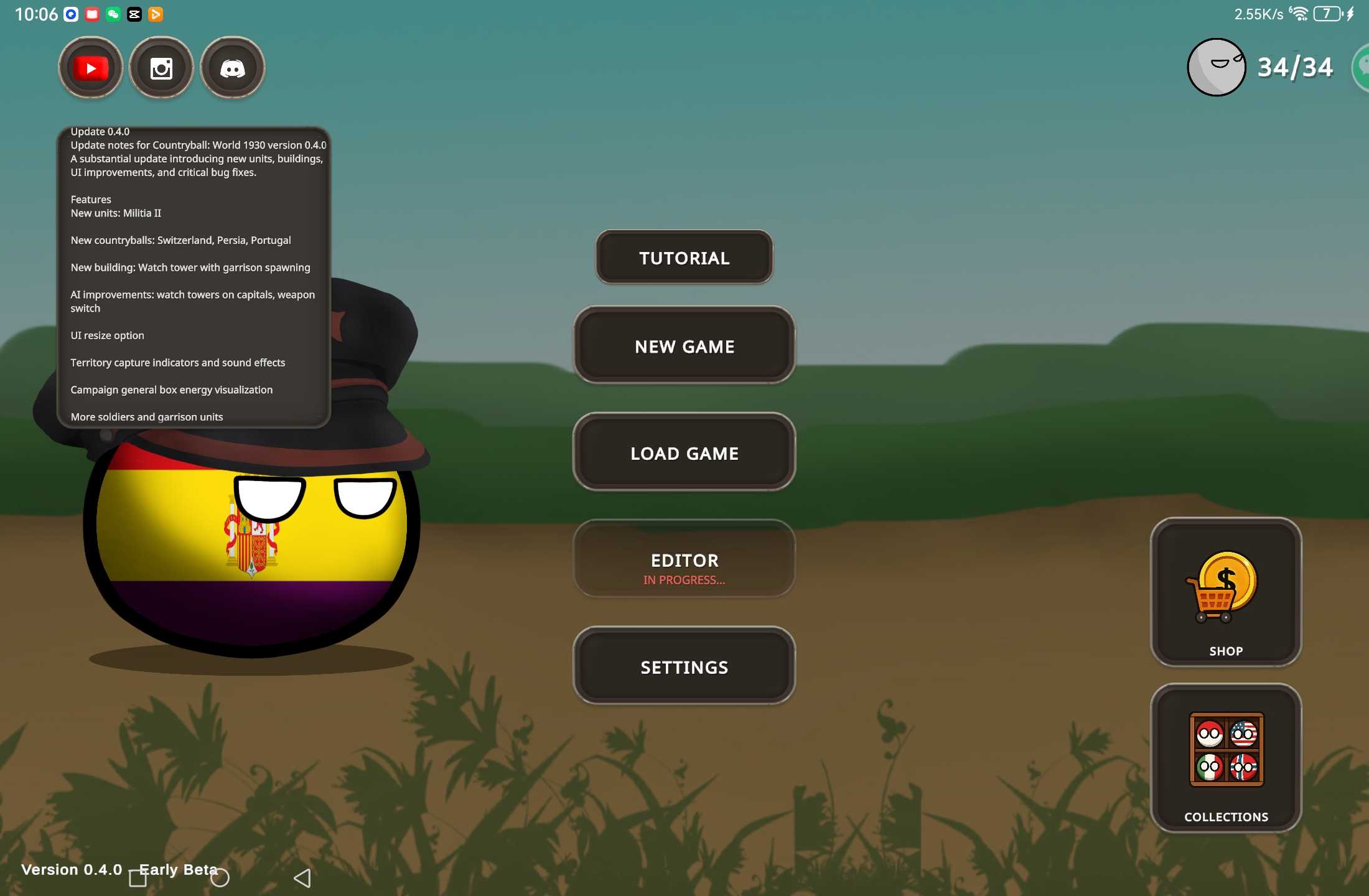
Task: Tap the grey countryball profile icon
Action: tap(1216, 67)
